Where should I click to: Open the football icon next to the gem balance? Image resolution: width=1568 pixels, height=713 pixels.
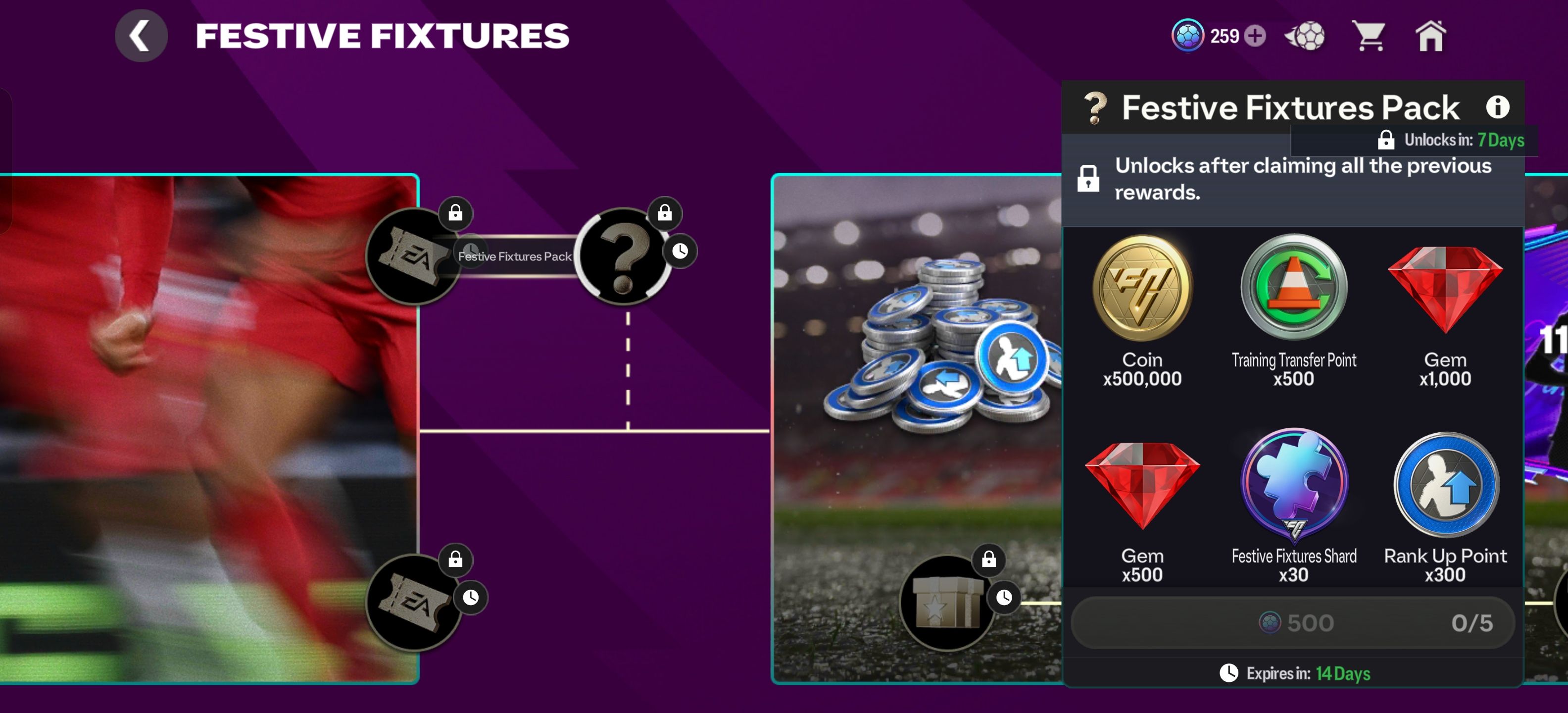click(x=1306, y=36)
